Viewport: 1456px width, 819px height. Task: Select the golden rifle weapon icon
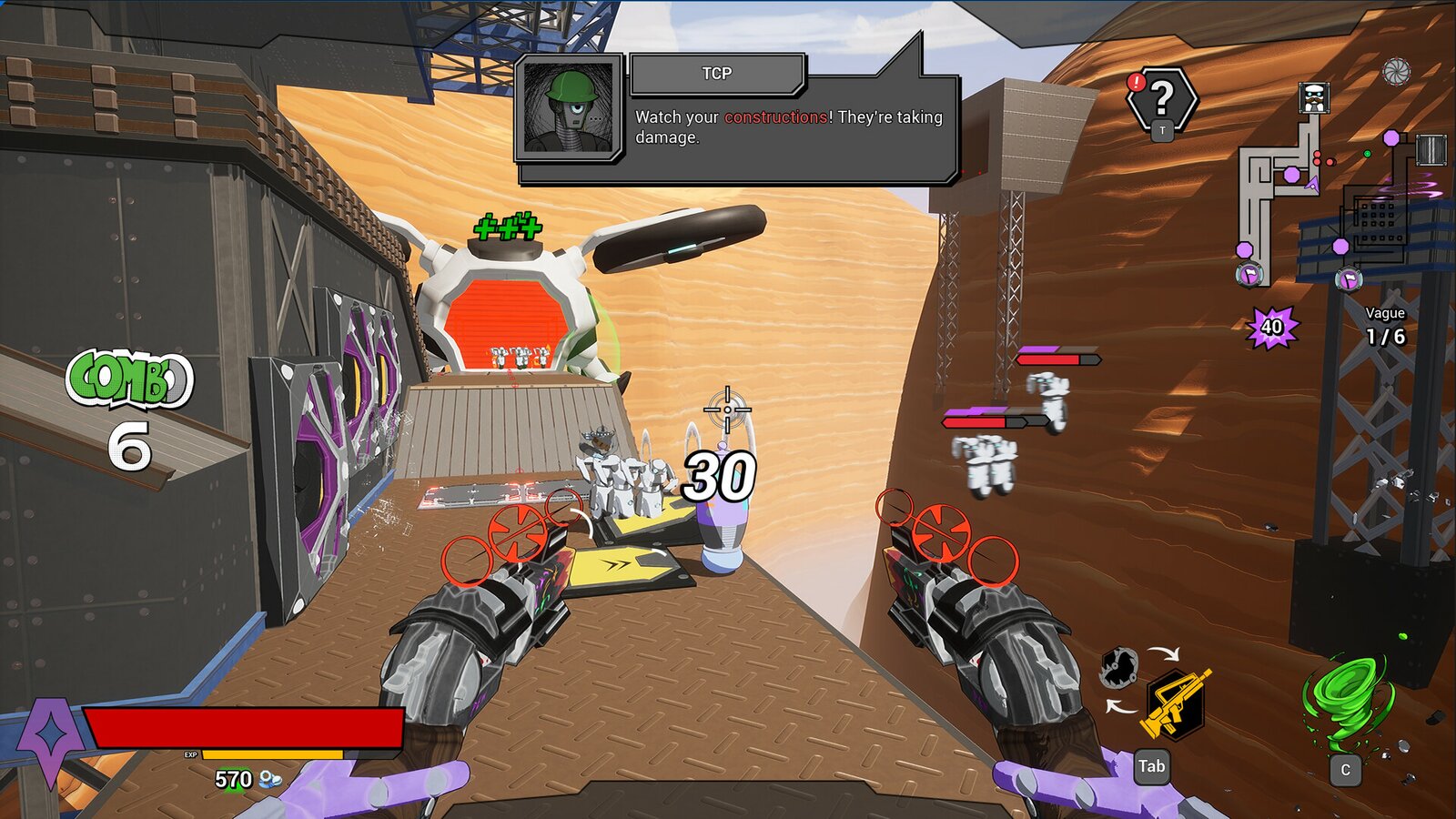coord(1176,703)
